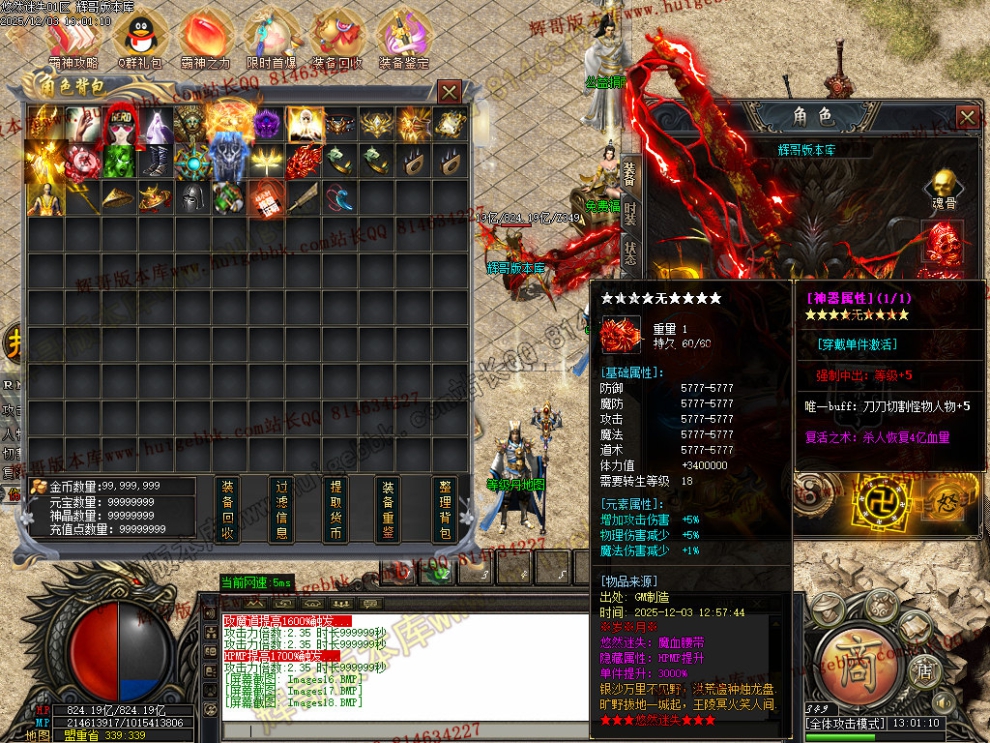Select the steel helmet in the bag
This screenshot has width=990, height=743.
point(191,197)
